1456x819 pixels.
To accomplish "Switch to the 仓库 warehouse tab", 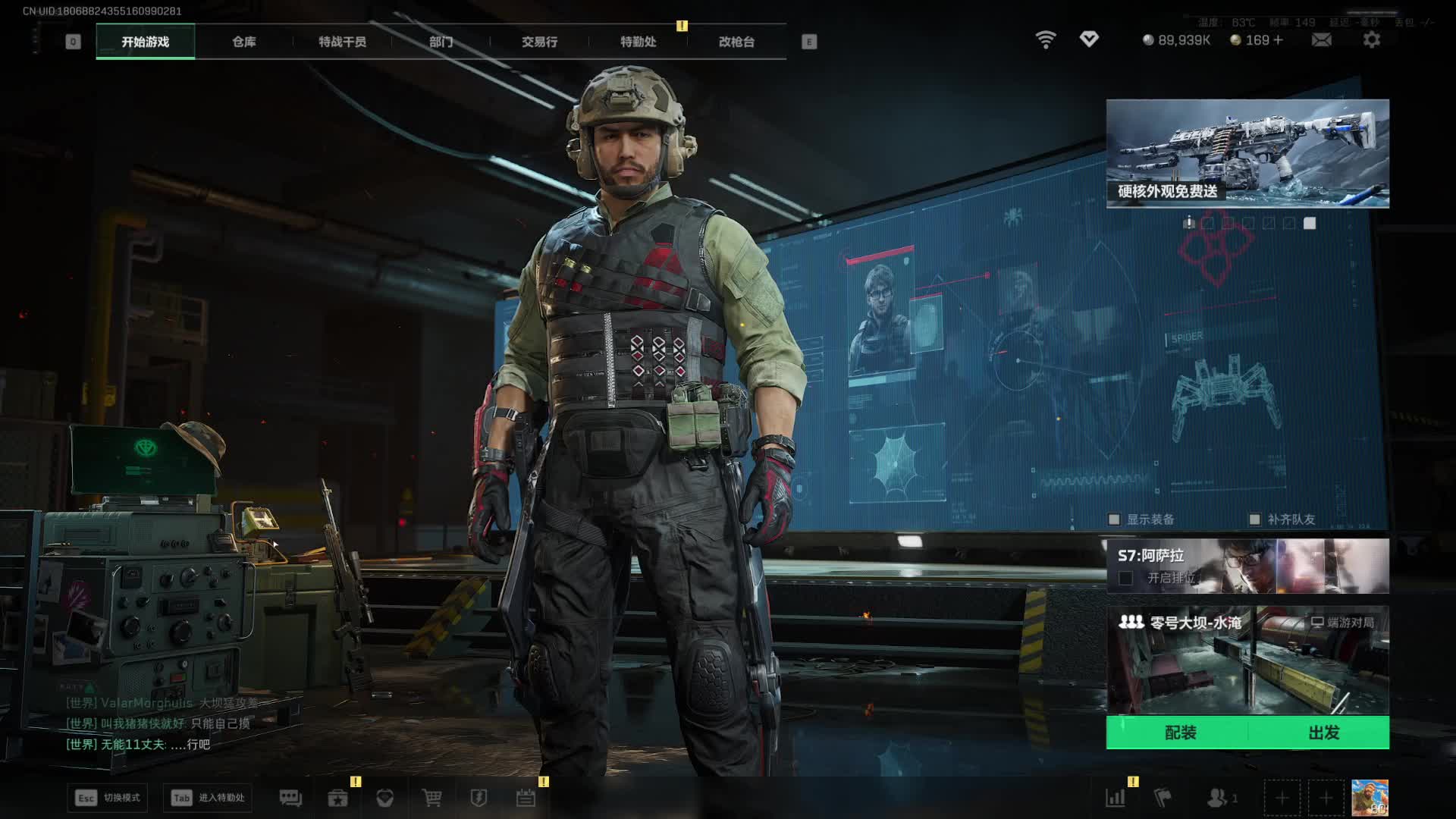I will 243,42.
